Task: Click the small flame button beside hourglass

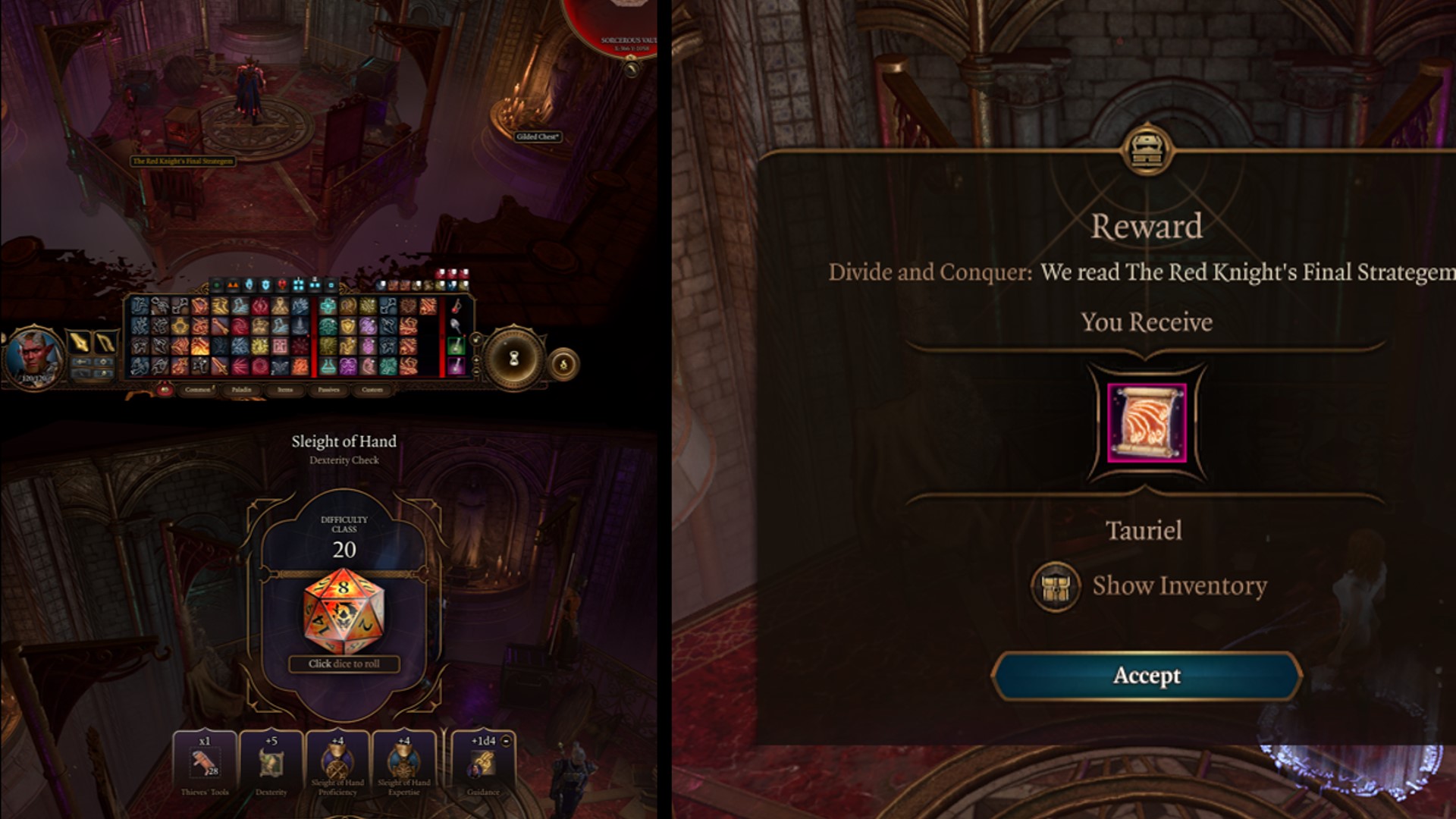Action: 563,365
